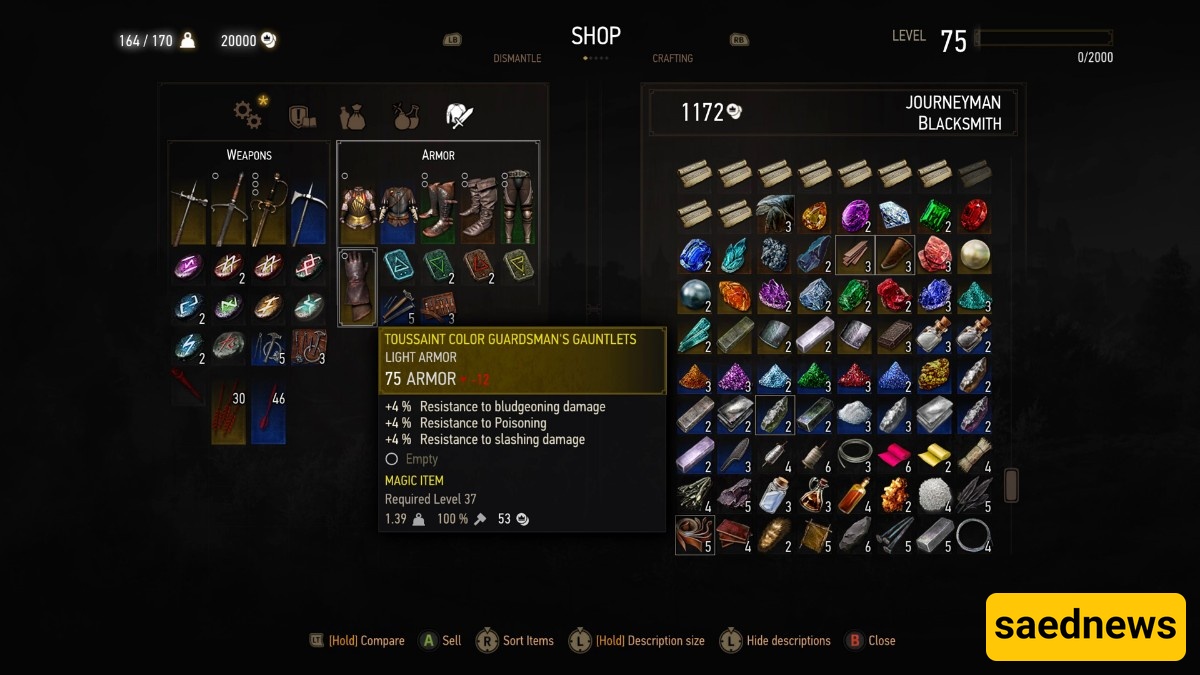The height and width of the screenshot is (675, 1200).
Task: Select the golden chest armor slot
Action: point(358,209)
